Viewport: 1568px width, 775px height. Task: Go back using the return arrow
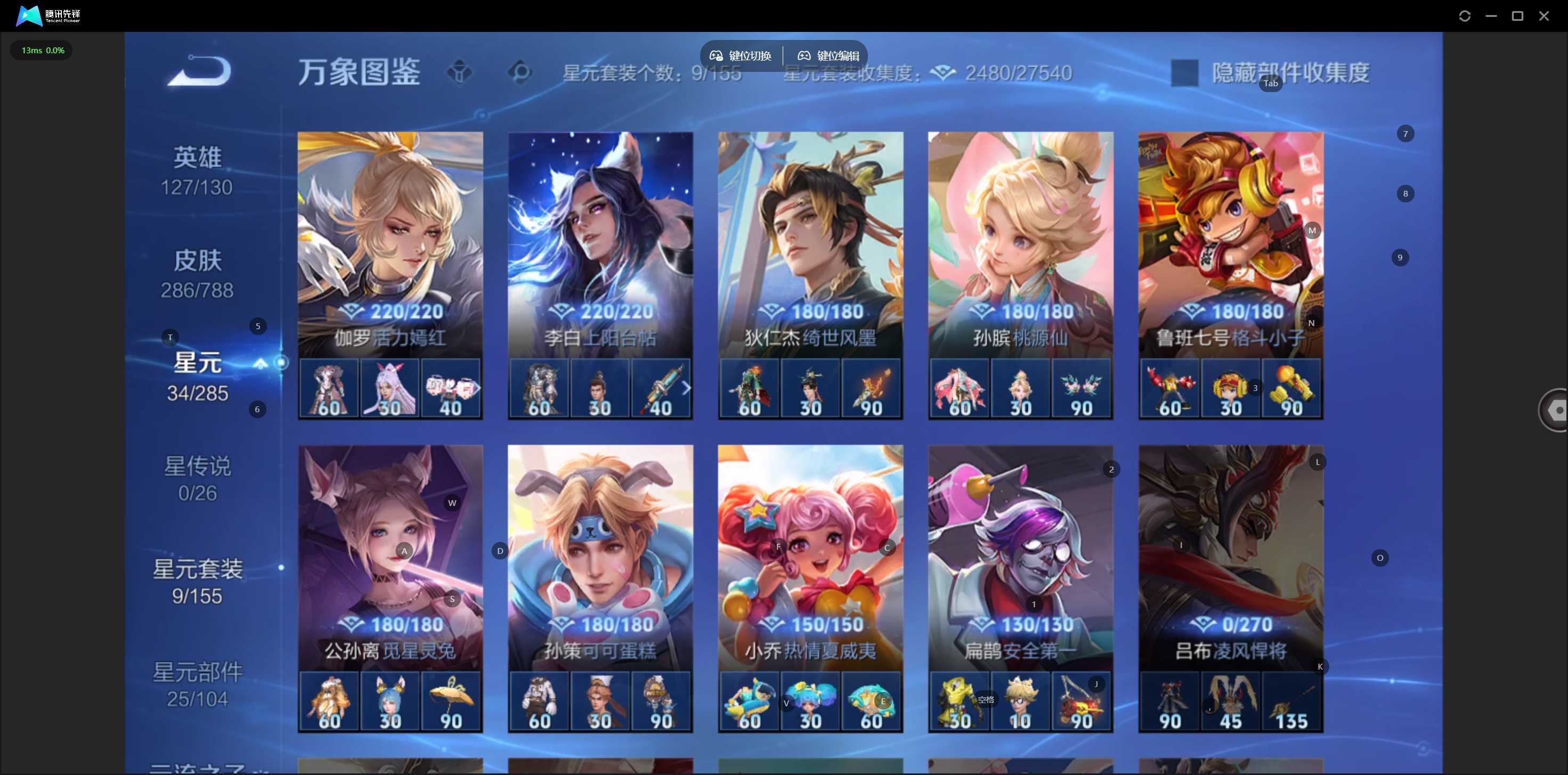point(200,71)
